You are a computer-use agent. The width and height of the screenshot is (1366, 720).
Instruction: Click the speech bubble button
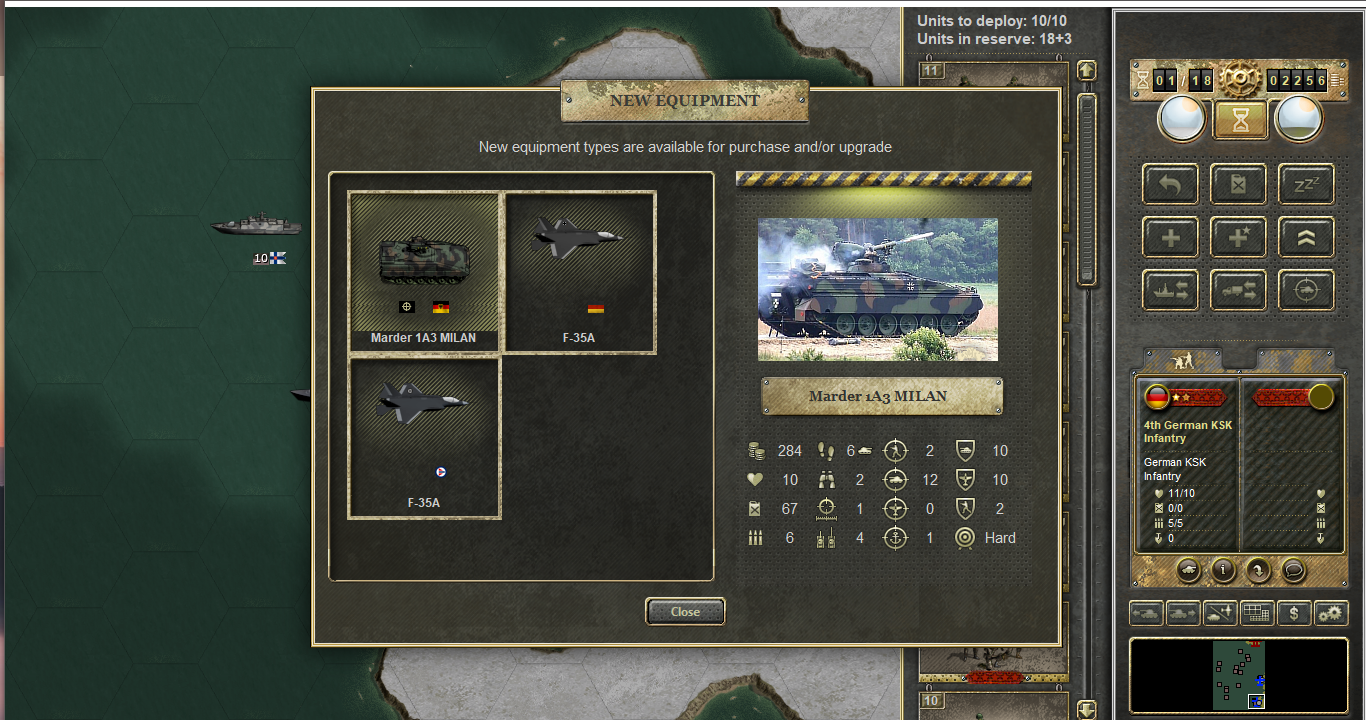coord(1293,570)
